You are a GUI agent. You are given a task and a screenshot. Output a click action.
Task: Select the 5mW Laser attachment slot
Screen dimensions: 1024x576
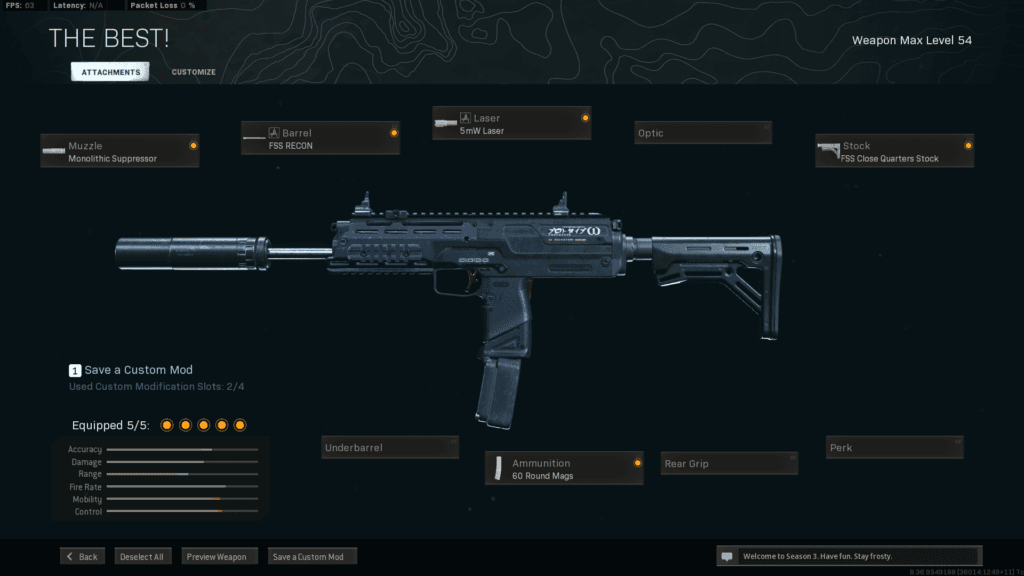511,123
